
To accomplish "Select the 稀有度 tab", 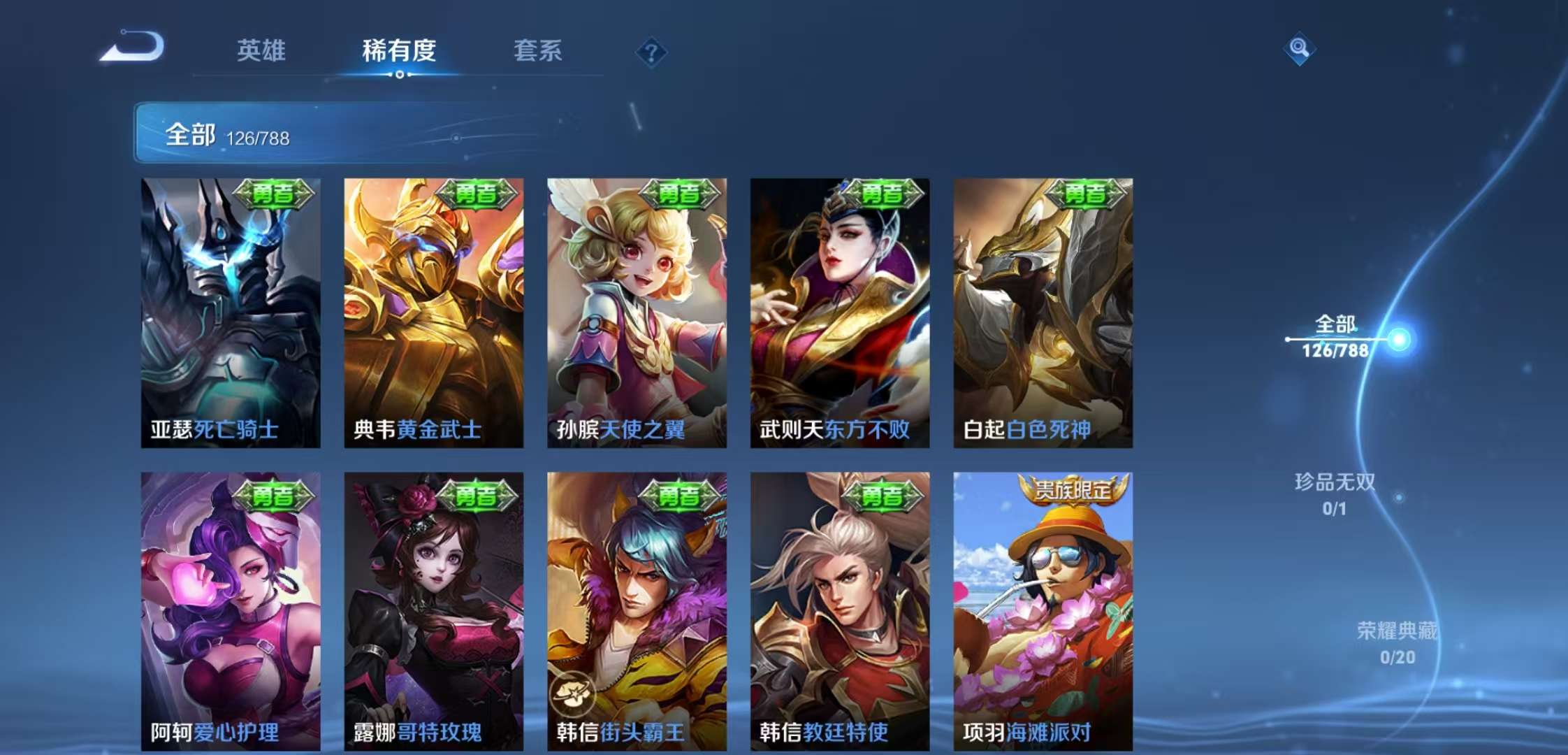I will [398, 50].
